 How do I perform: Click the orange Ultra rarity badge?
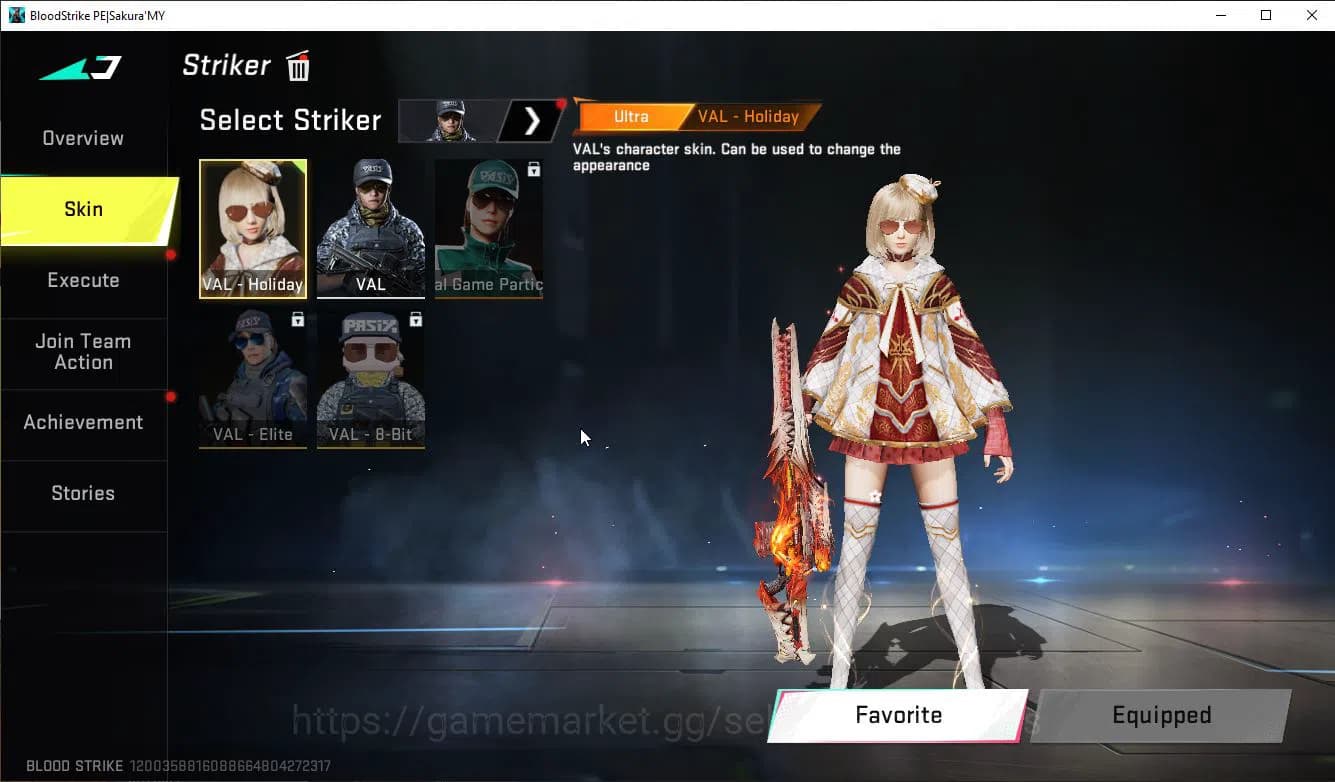(630, 116)
